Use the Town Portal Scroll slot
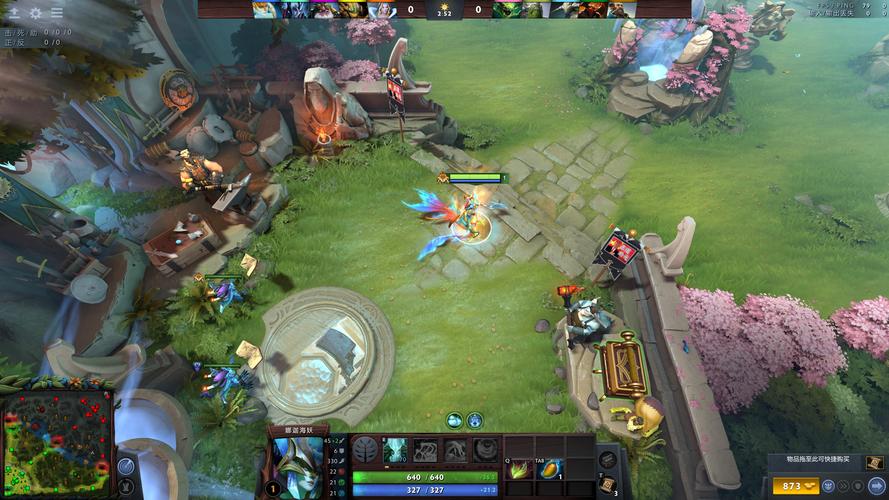 point(607,485)
